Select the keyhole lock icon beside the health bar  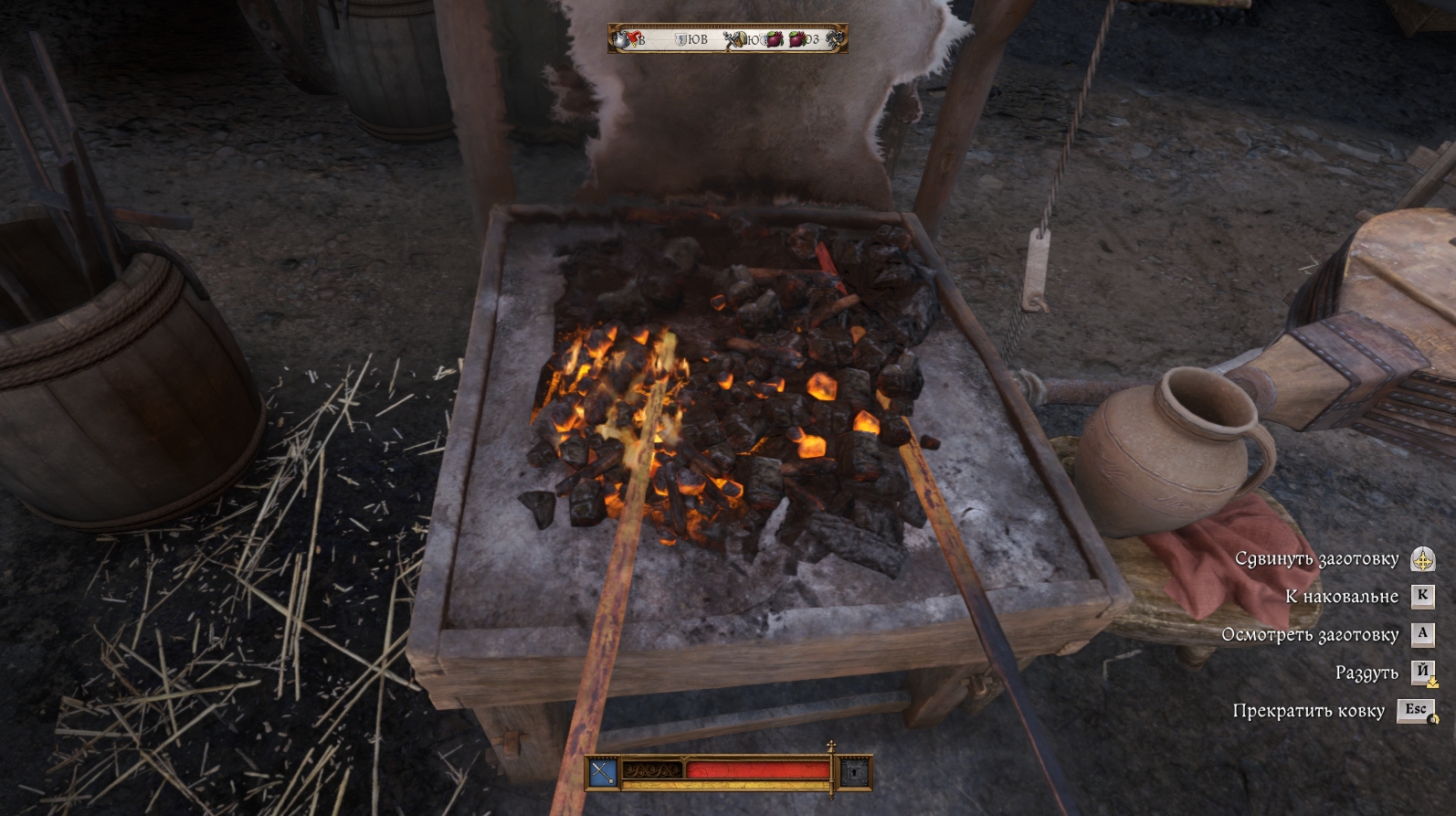click(853, 773)
